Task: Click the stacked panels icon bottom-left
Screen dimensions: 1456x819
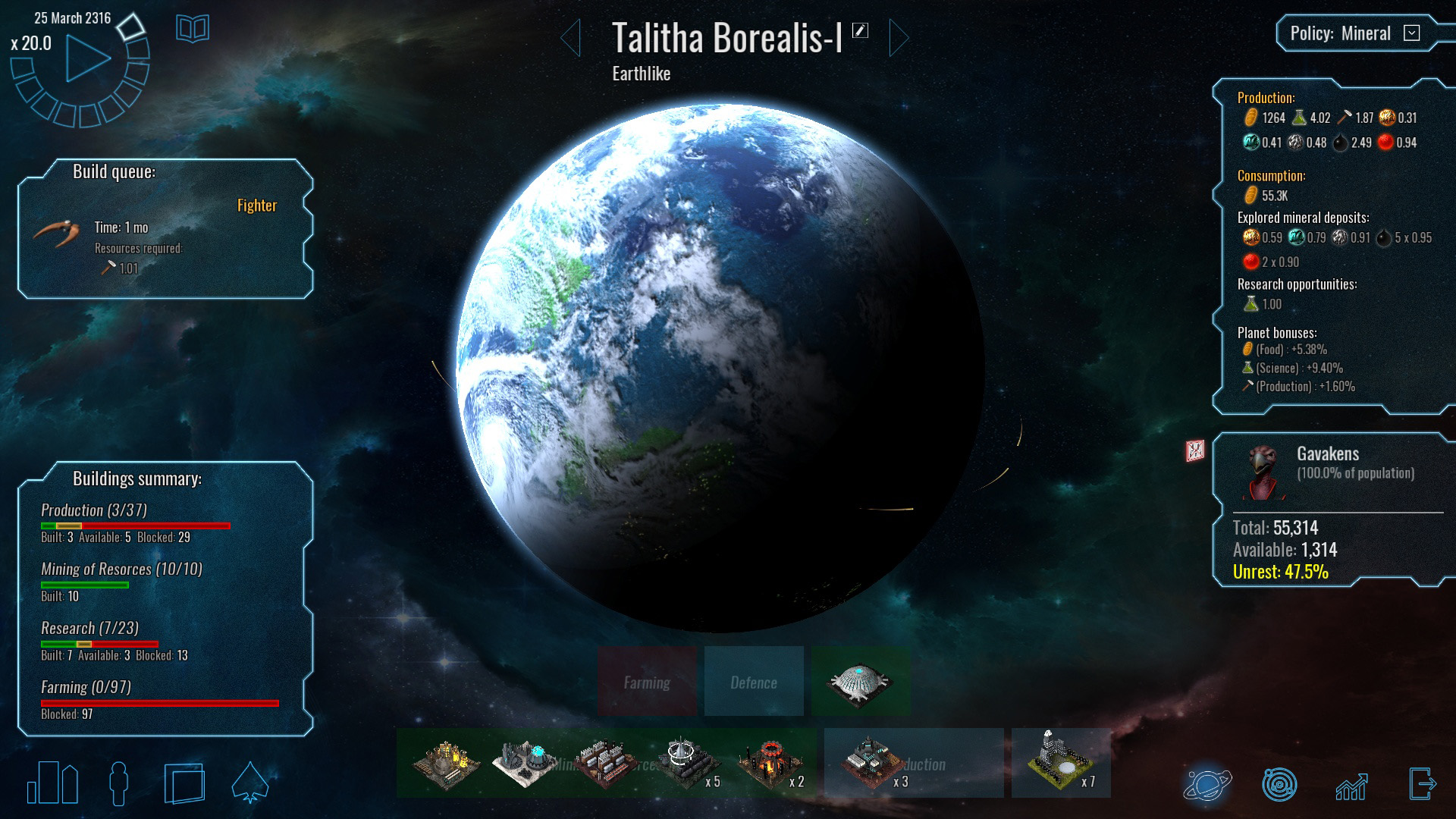Action: point(184,784)
